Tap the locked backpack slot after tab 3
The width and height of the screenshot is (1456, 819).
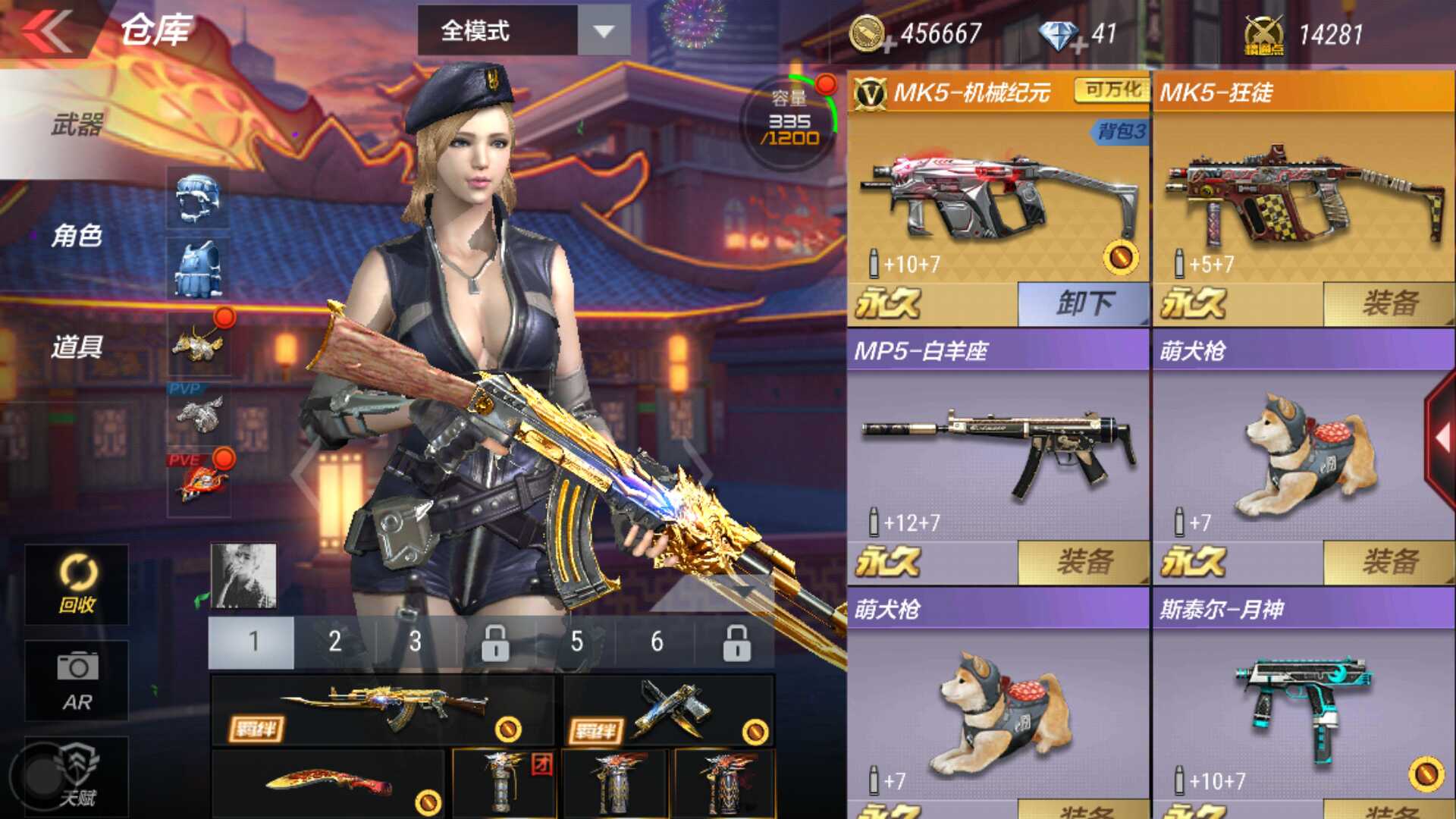point(497,645)
